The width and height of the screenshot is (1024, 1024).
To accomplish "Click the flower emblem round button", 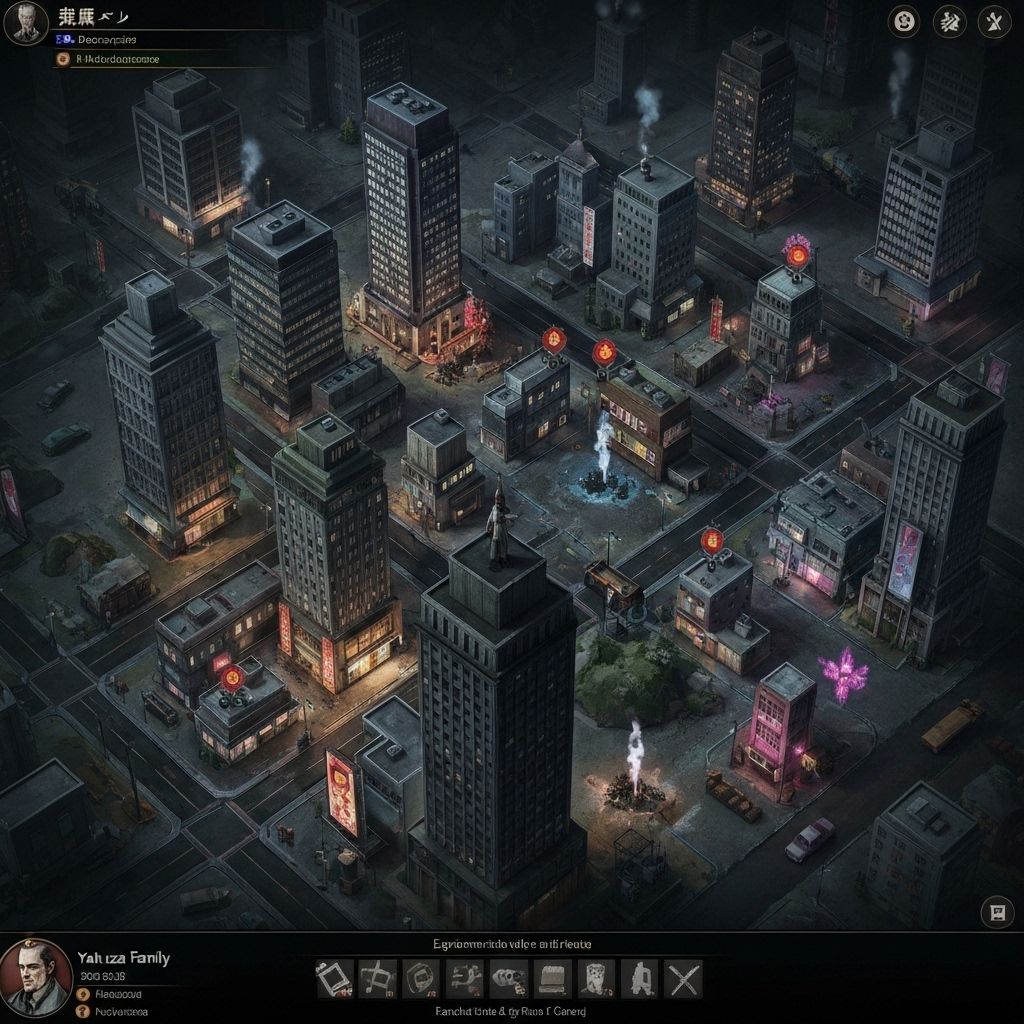I will coord(903,22).
